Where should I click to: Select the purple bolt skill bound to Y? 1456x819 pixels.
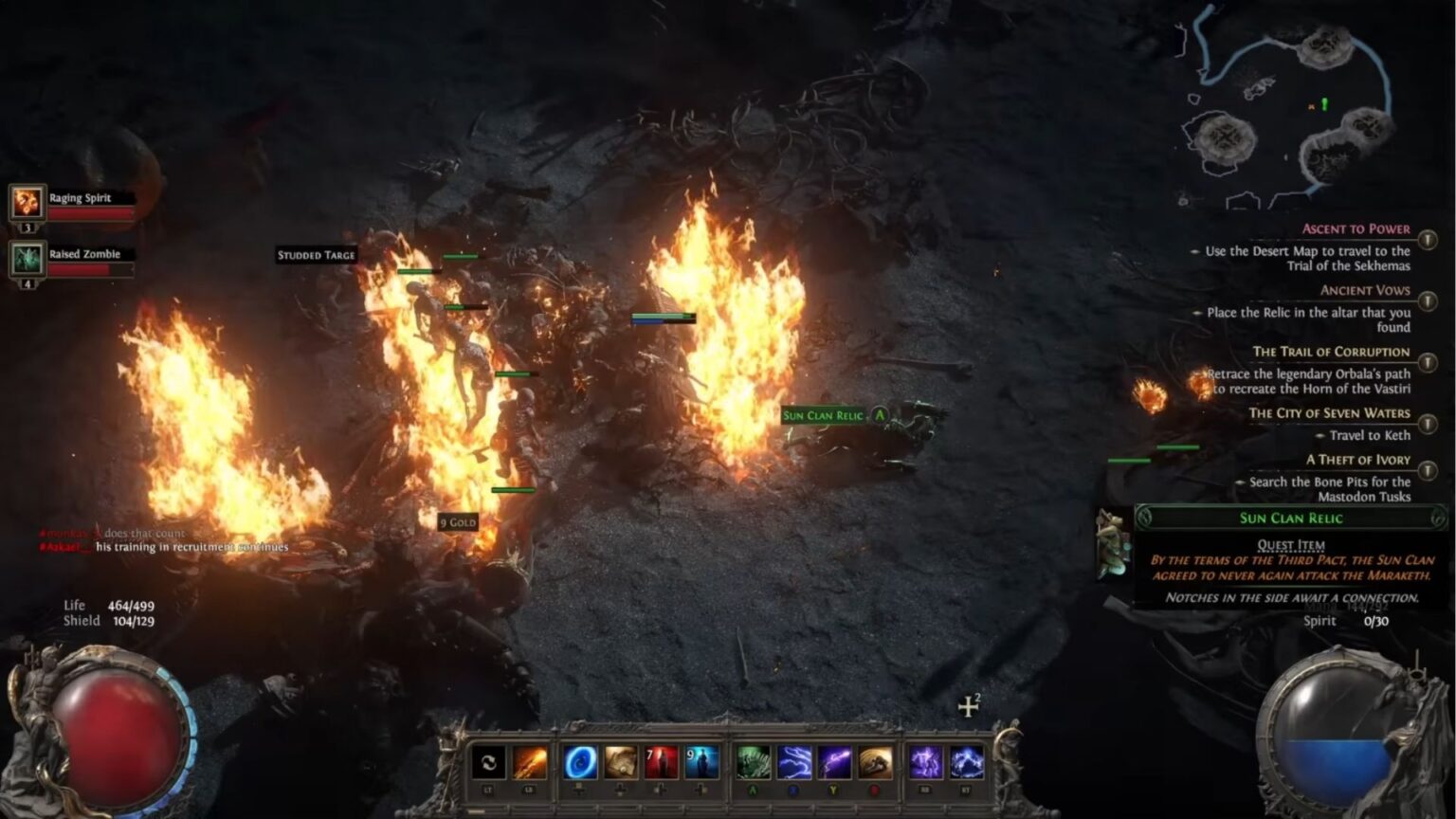point(834,763)
